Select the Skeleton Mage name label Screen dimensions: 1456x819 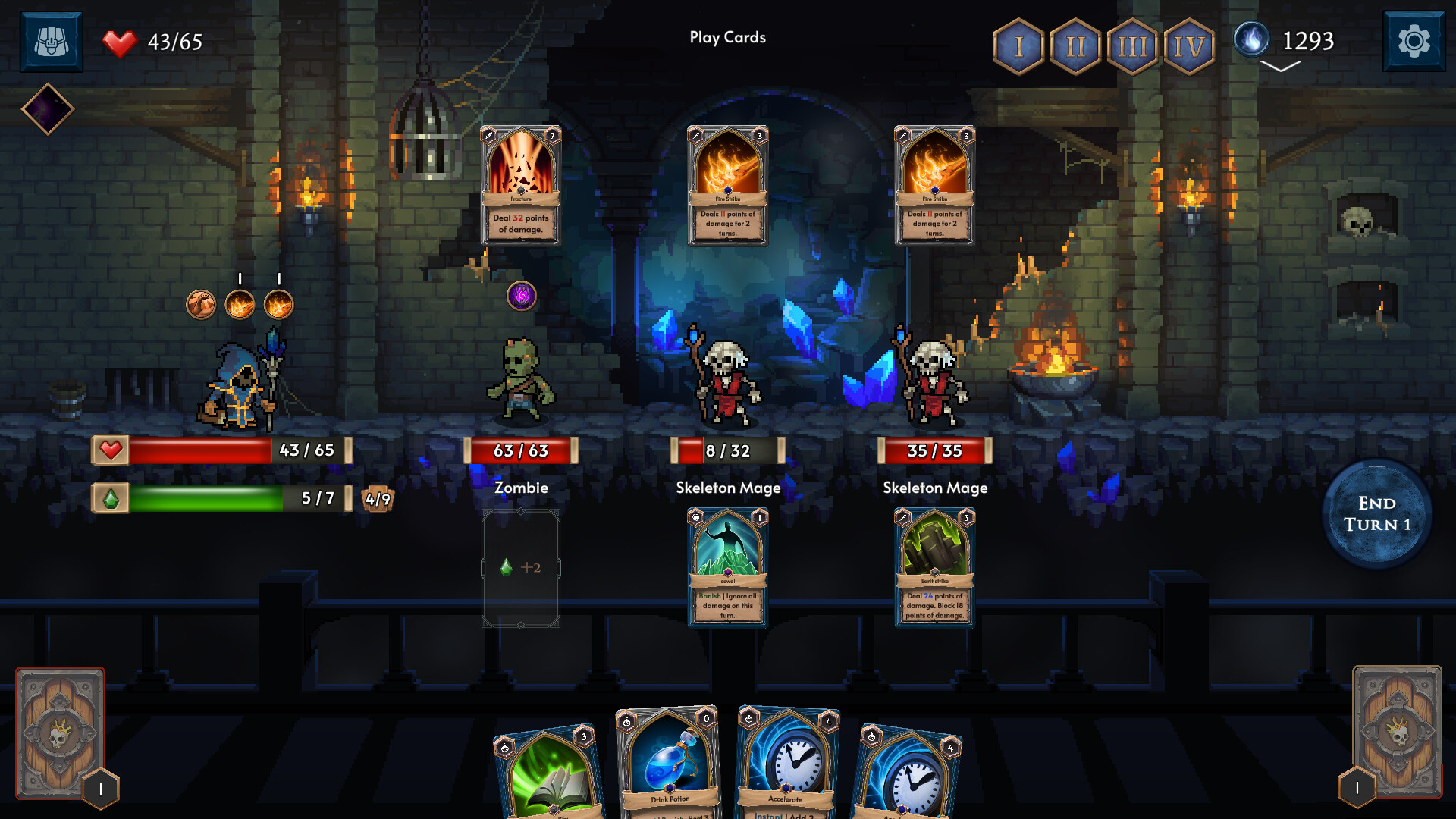coord(729,488)
